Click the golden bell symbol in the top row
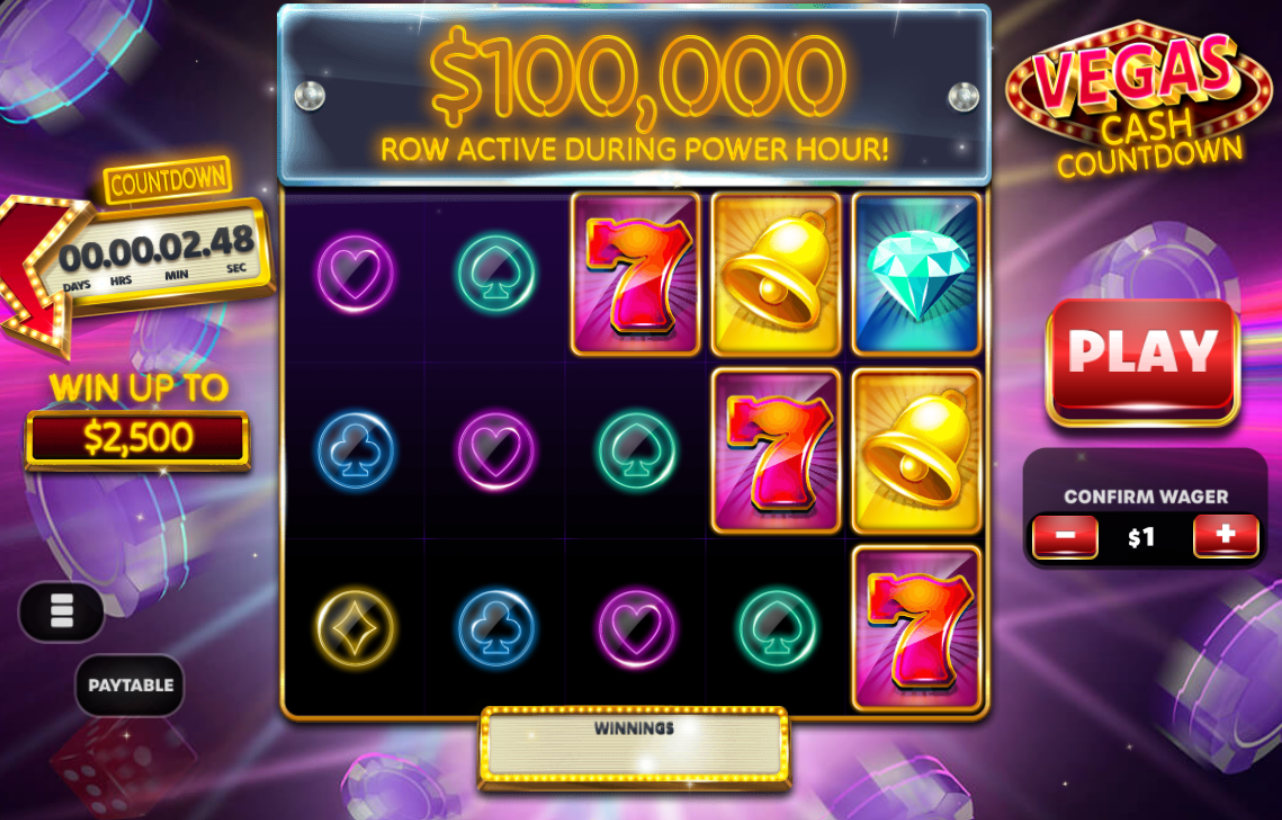The width and height of the screenshot is (1282, 820). point(775,273)
